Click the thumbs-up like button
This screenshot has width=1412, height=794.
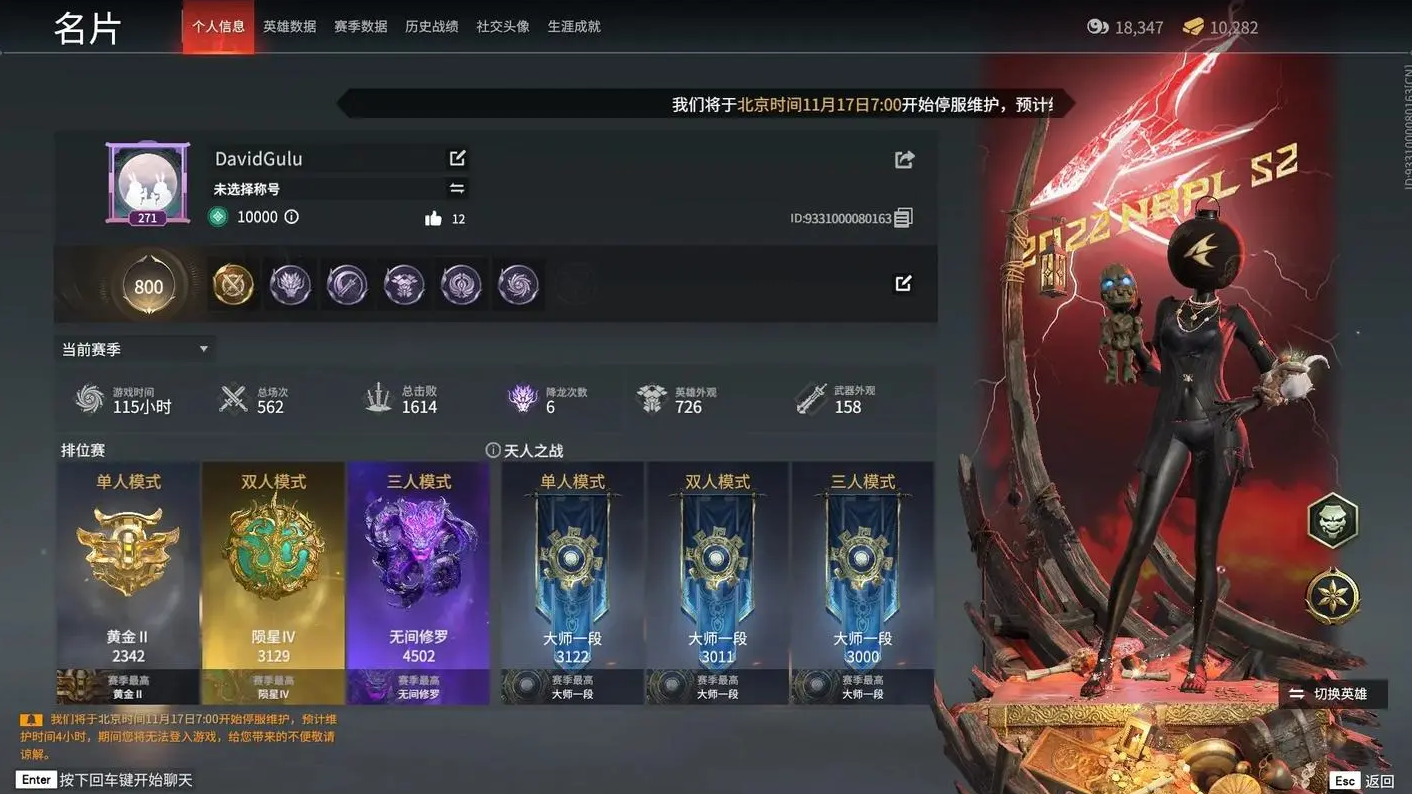(433, 218)
